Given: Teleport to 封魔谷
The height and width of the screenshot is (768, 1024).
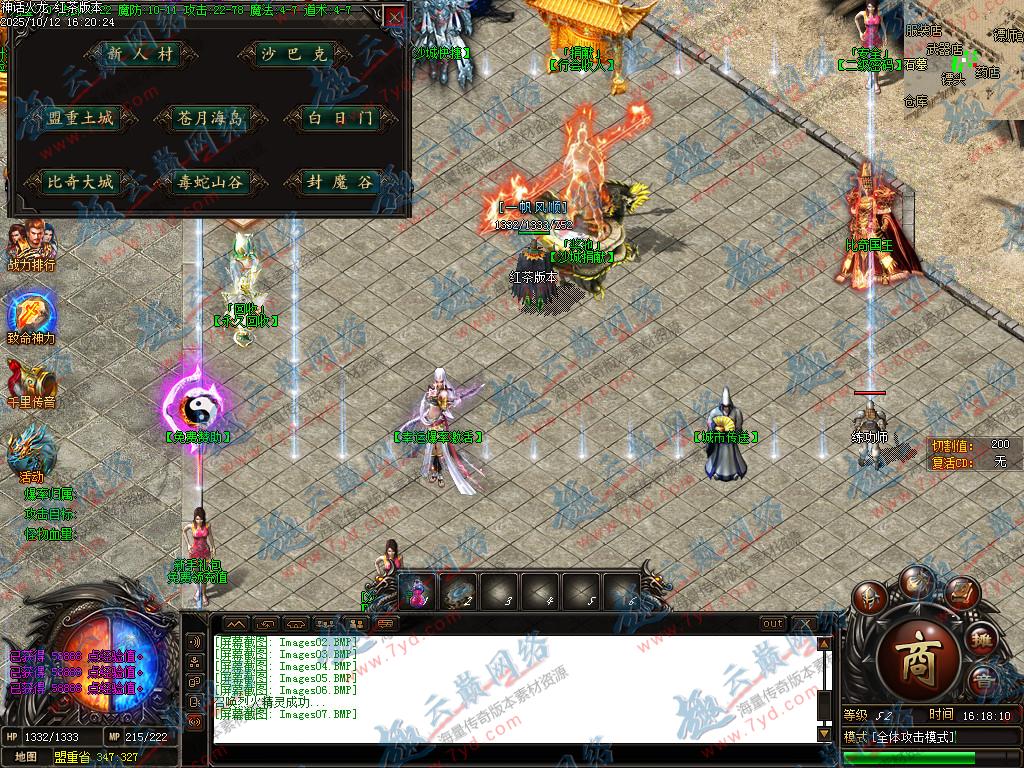Looking at the screenshot, I should click(340, 182).
